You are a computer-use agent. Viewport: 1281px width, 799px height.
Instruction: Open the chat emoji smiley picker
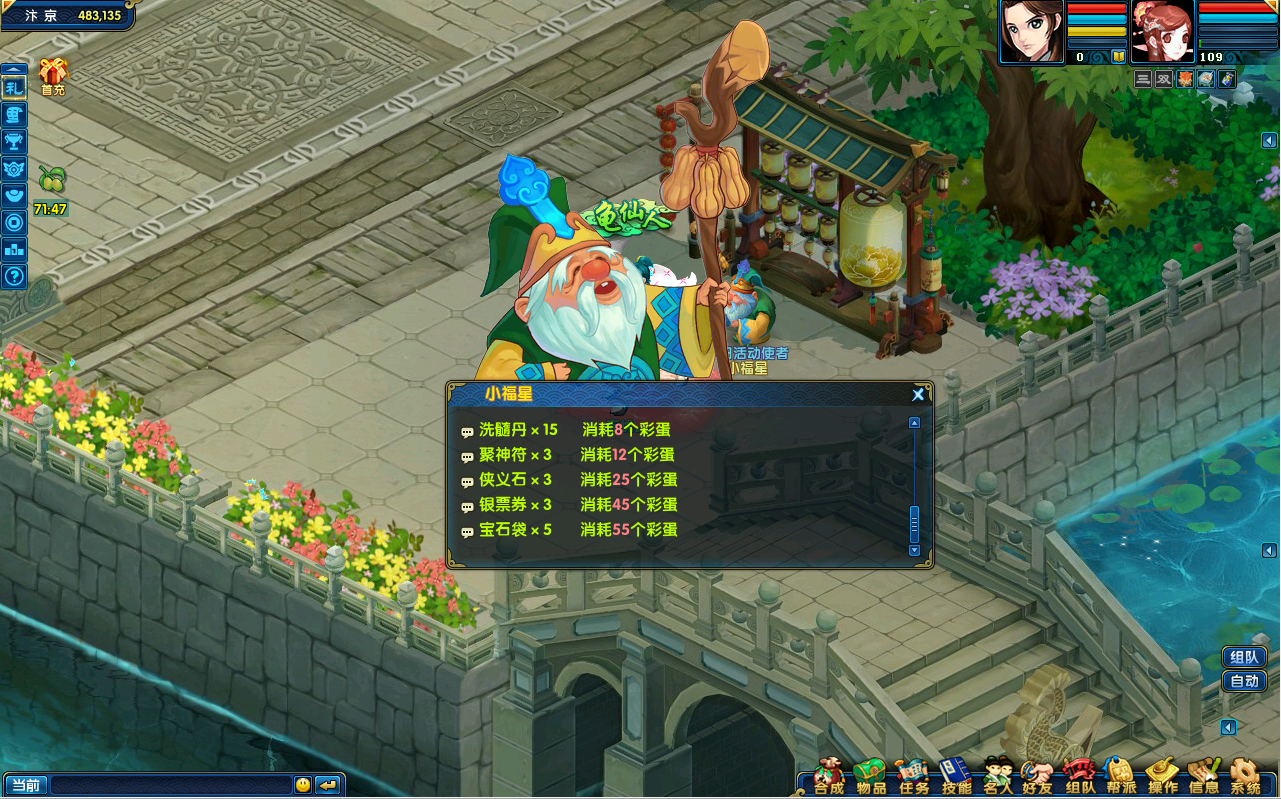click(x=303, y=785)
